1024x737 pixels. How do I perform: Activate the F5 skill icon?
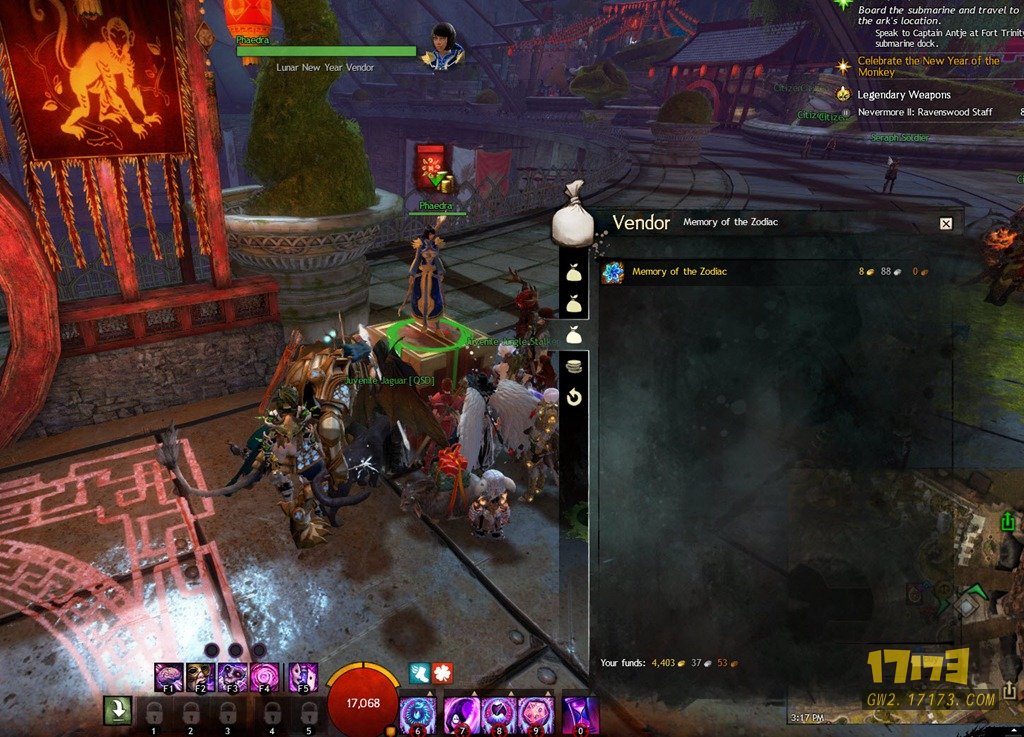303,677
